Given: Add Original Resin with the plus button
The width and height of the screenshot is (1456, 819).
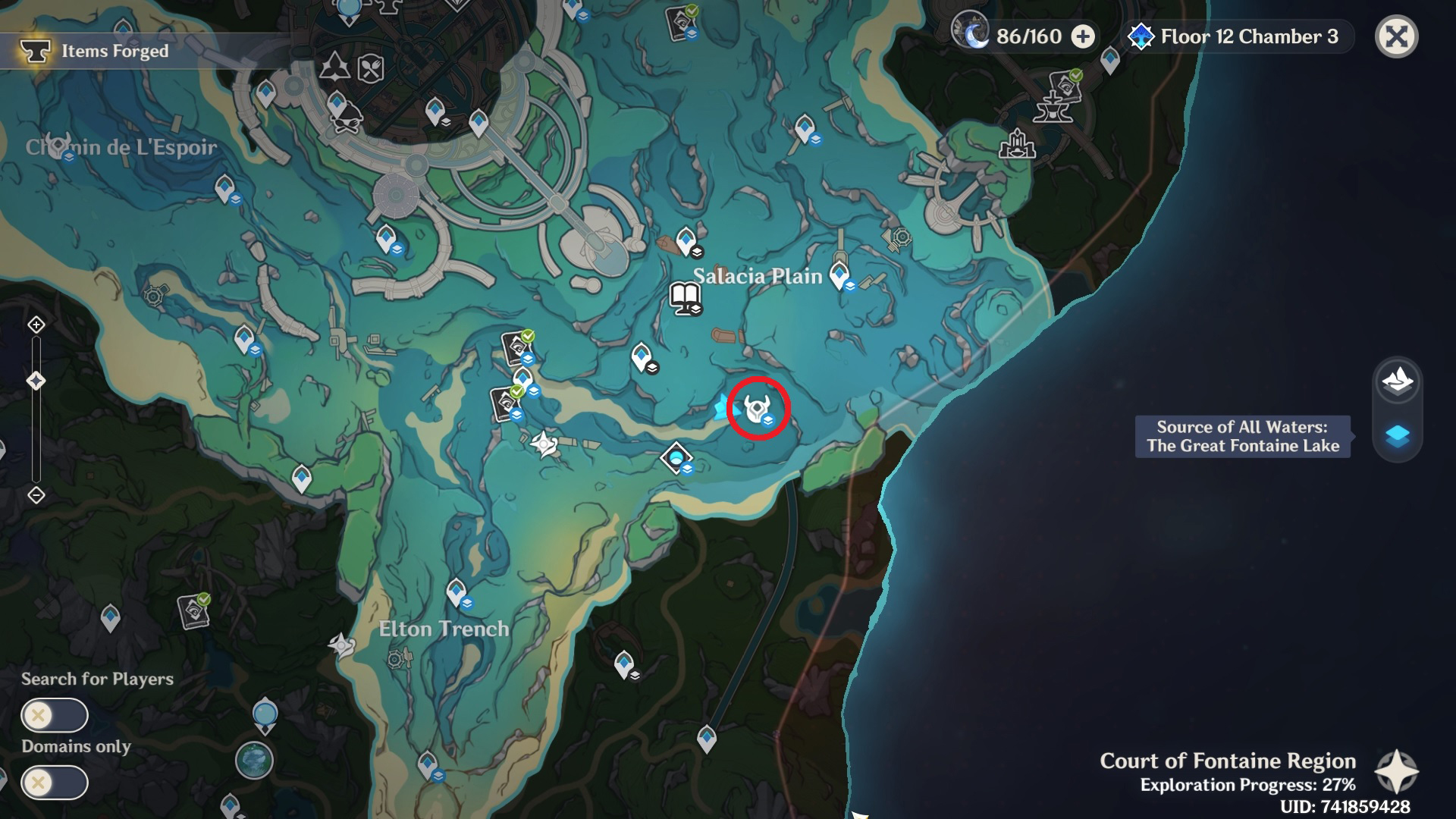Looking at the screenshot, I should tap(1083, 36).
